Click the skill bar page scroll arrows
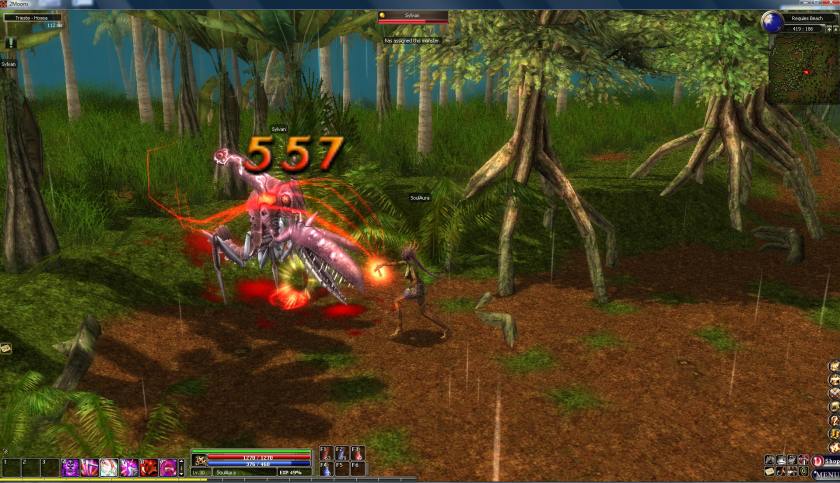The image size is (840, 483). point(183,467)
